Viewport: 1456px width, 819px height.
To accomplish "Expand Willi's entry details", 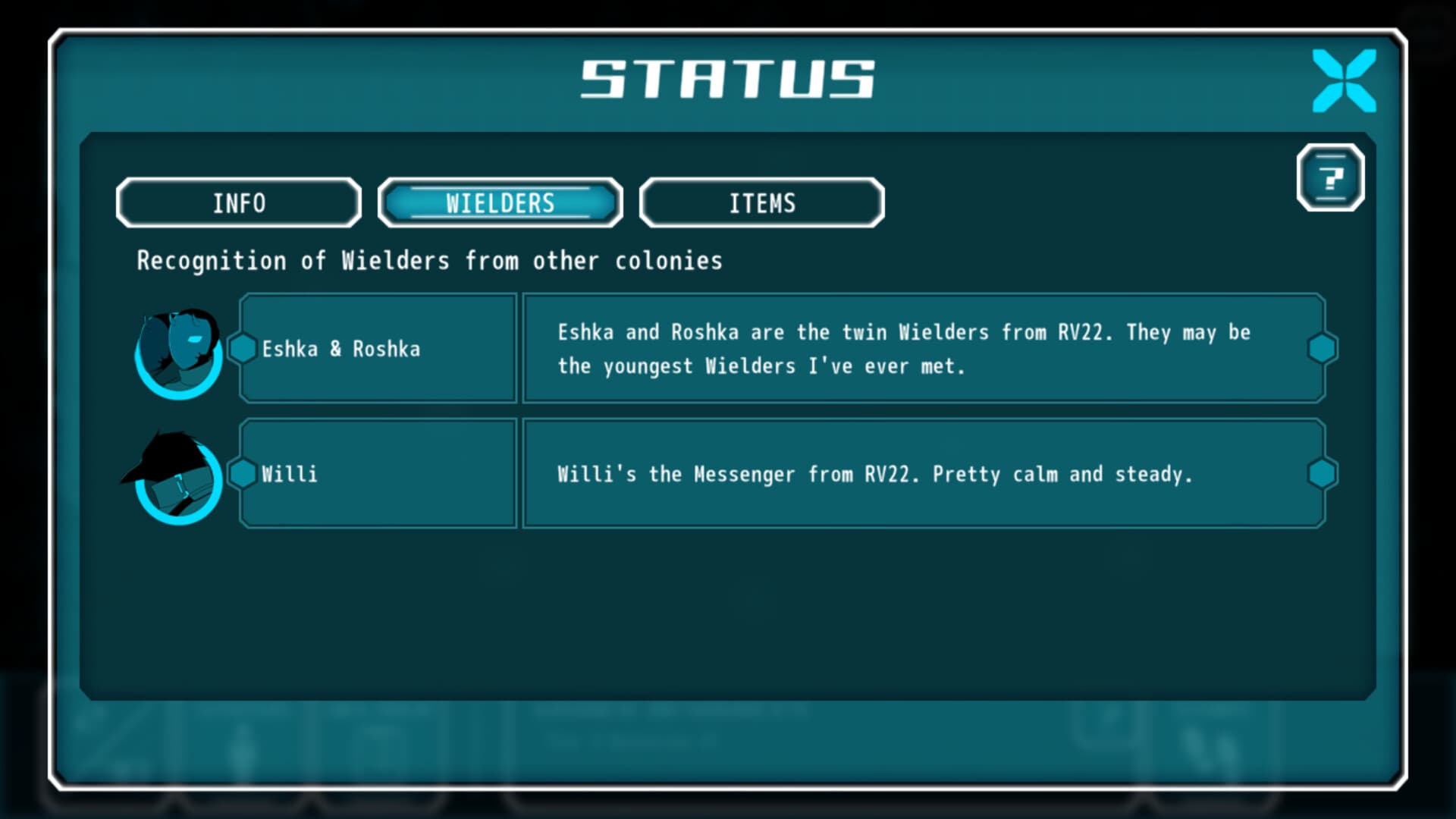I will (x=378, y=474).
